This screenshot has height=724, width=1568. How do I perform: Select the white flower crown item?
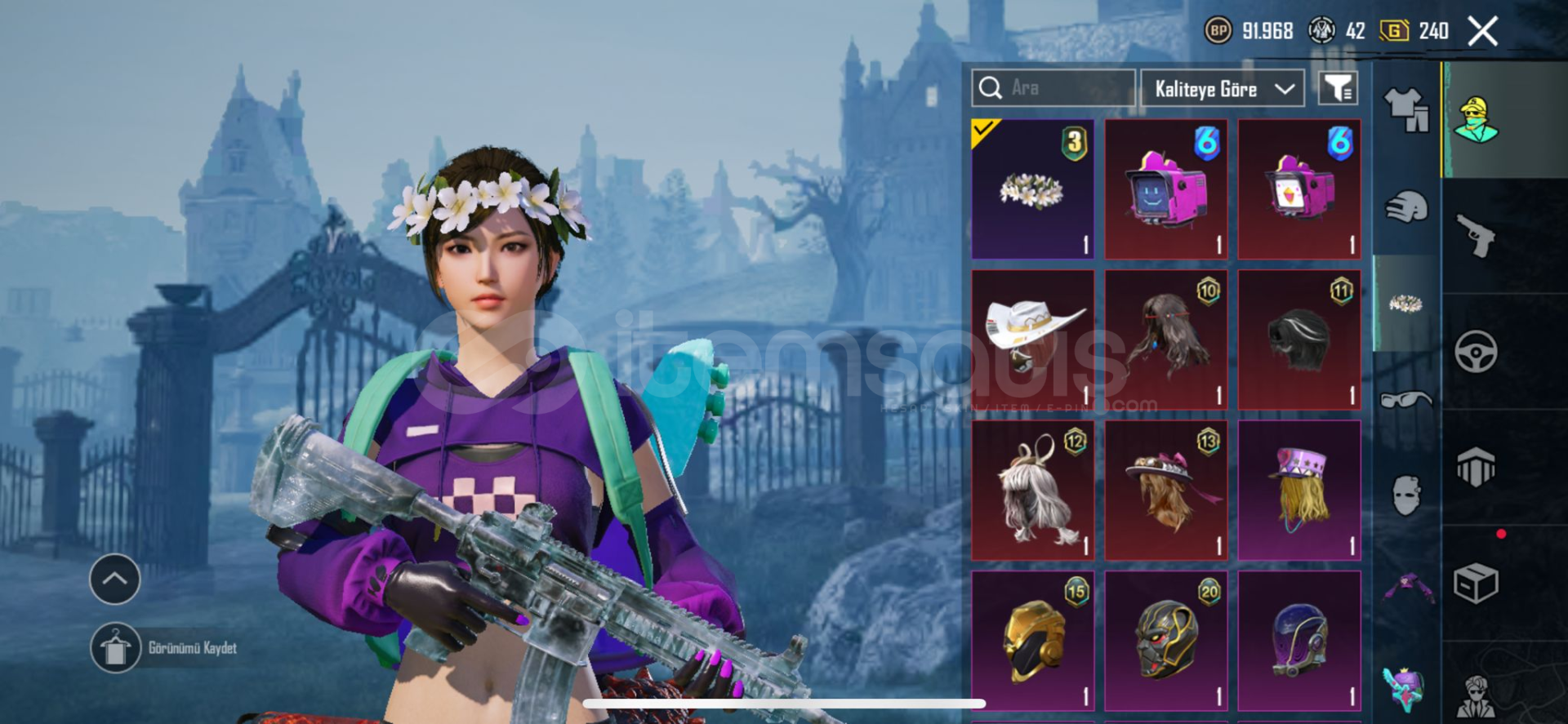pyautogui.click(x=1032, y=189)
